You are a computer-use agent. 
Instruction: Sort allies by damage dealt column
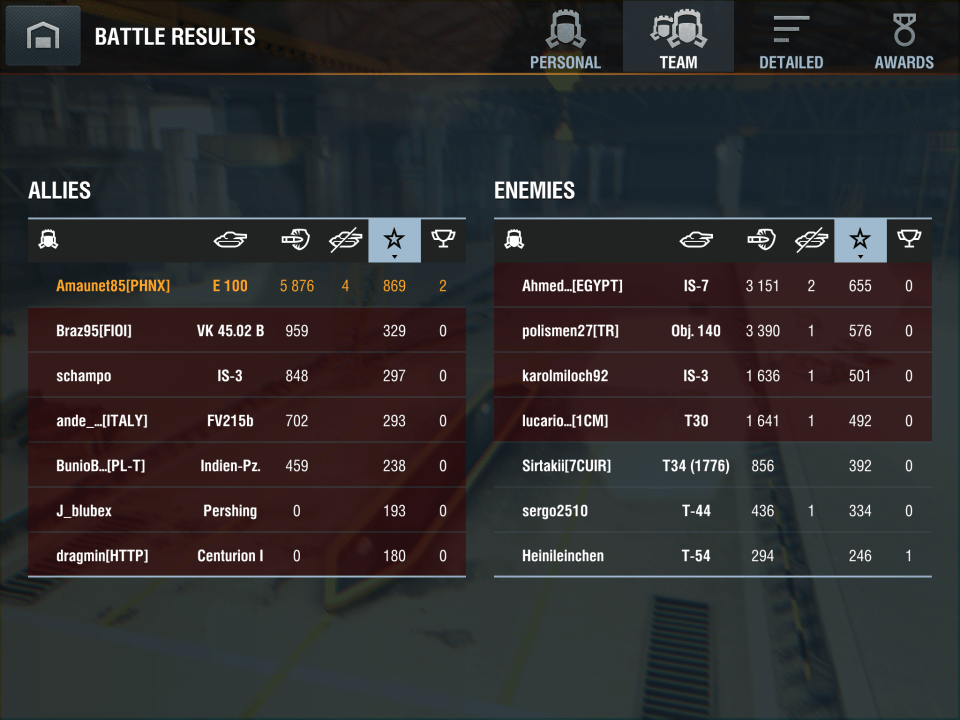click(296, 240)
